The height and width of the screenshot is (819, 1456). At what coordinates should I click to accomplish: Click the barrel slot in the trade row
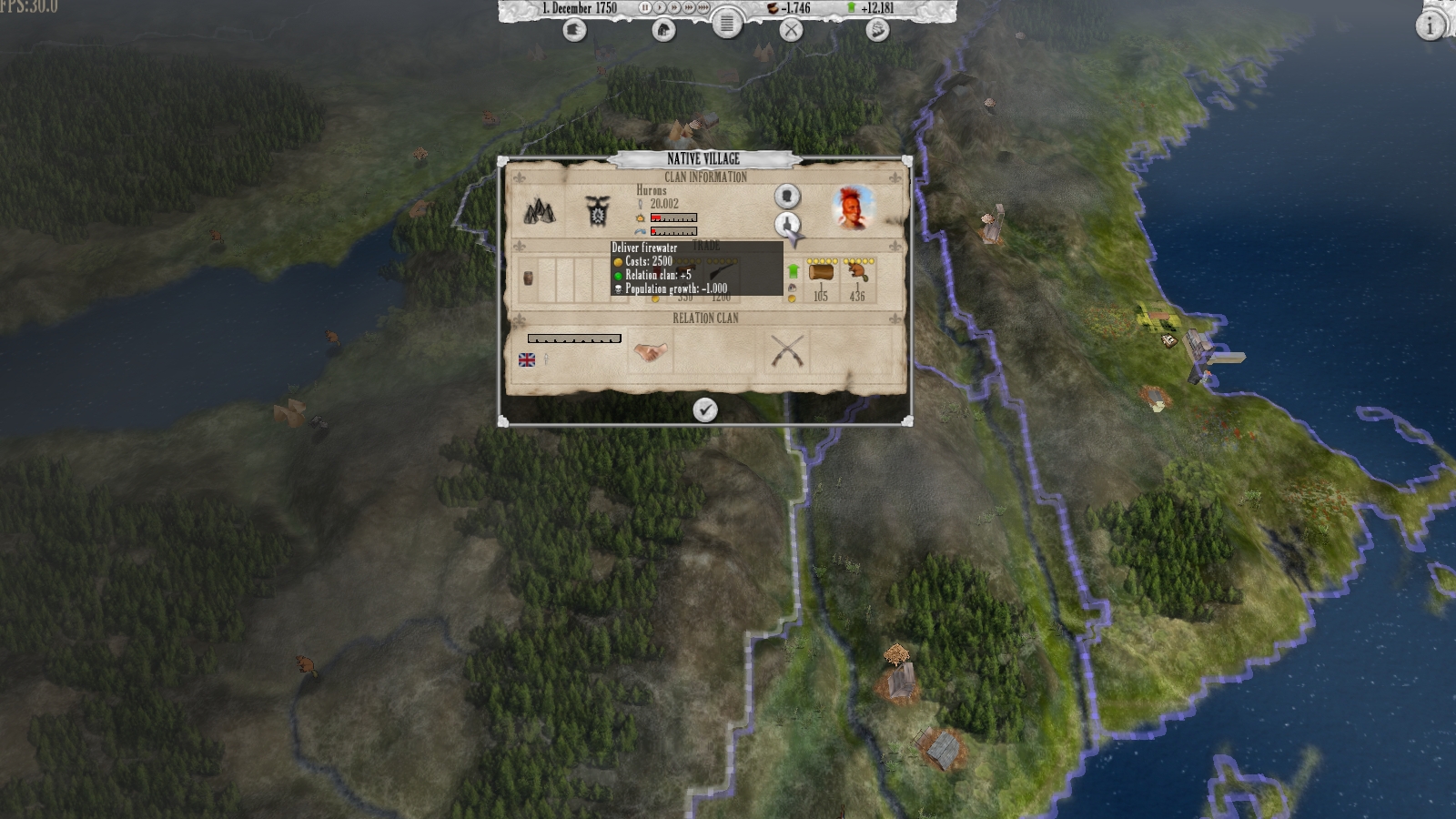point(528,280)
